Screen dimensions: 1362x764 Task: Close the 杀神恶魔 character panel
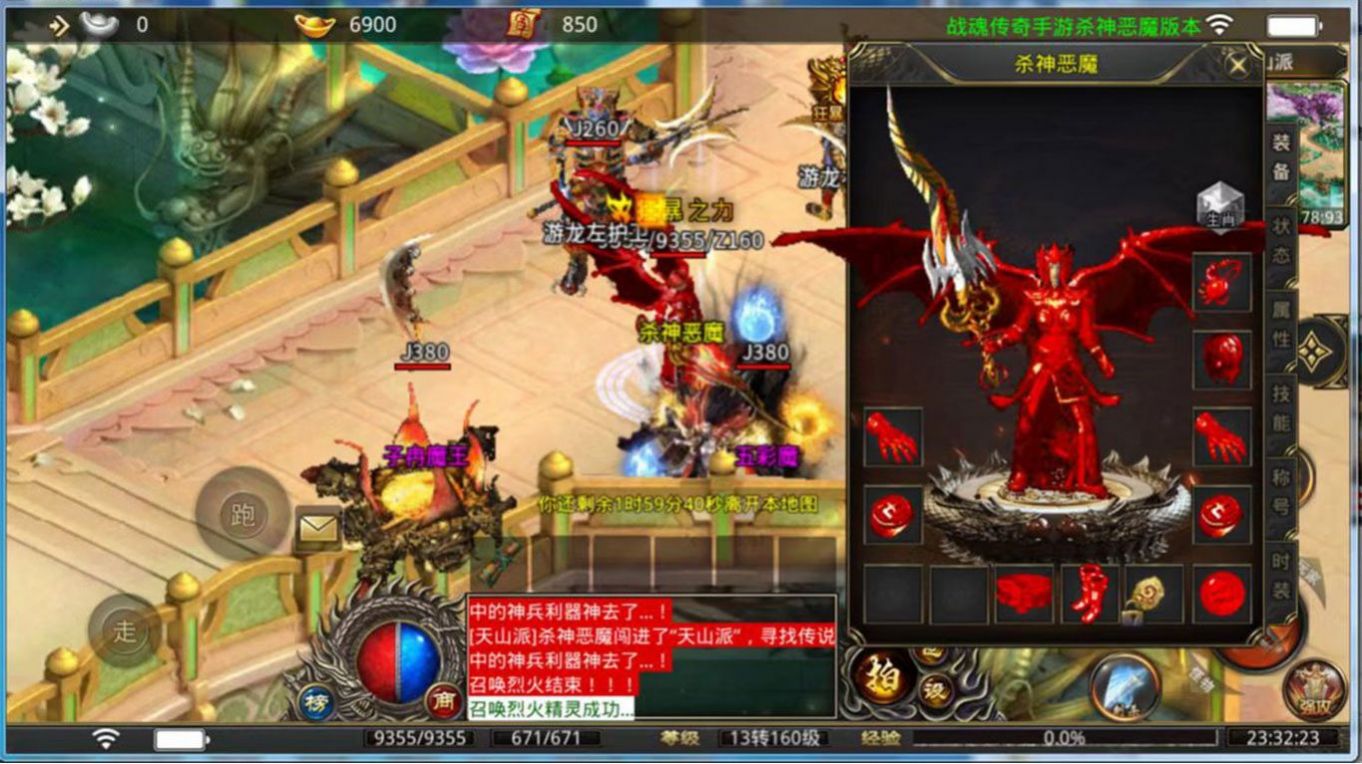[x=1238, y=66]
